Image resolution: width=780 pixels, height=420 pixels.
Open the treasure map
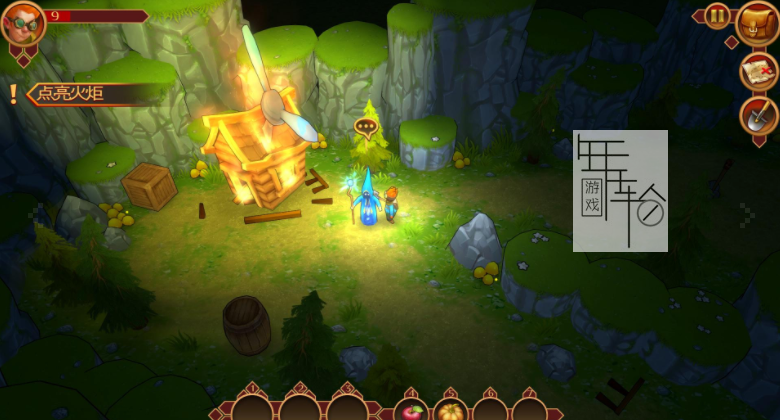(x=759, y=71)
